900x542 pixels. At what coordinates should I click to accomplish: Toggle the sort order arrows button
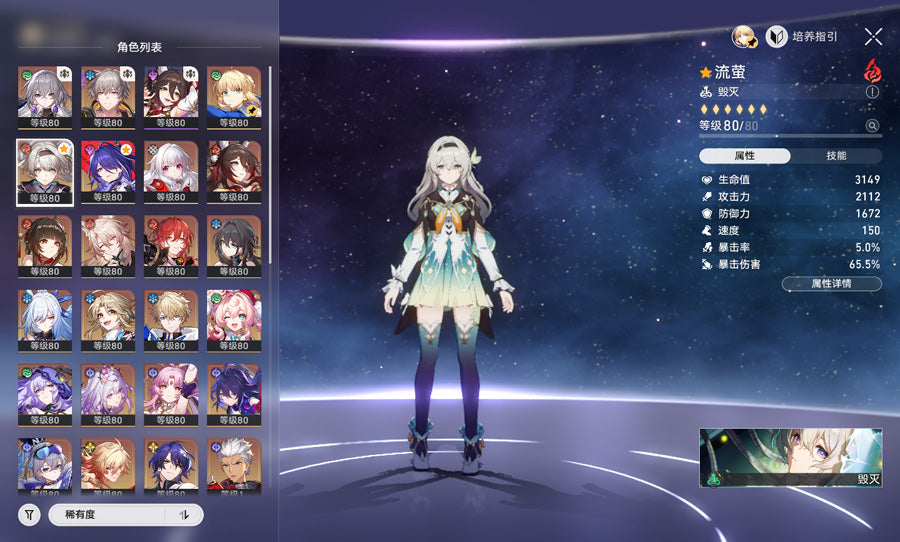[184, 515]
